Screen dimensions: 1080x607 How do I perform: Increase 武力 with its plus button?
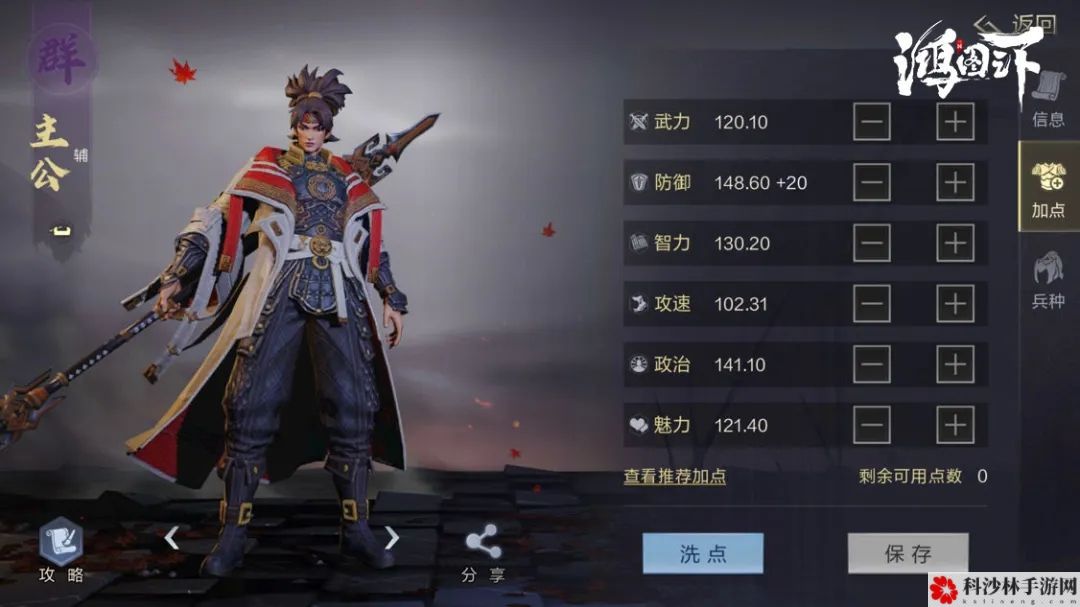955,122
